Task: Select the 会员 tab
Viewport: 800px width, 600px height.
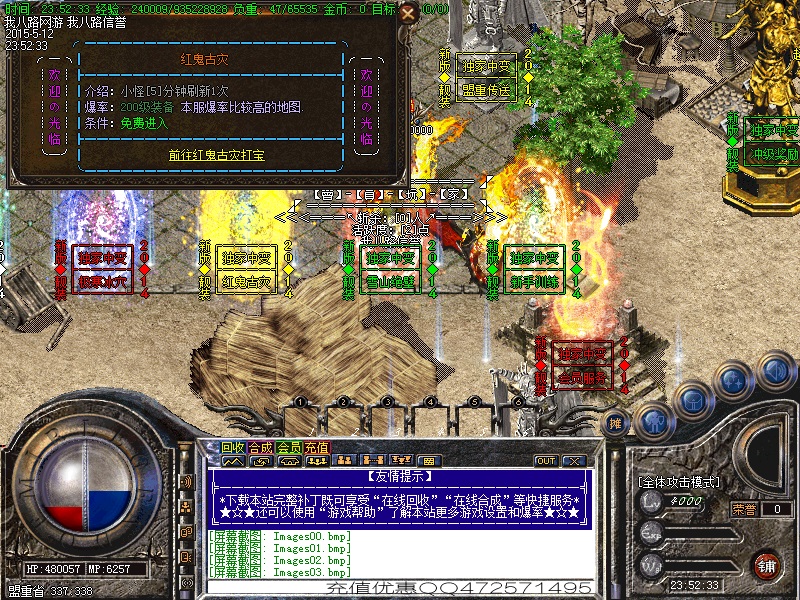Action: (x=289, y=447)
